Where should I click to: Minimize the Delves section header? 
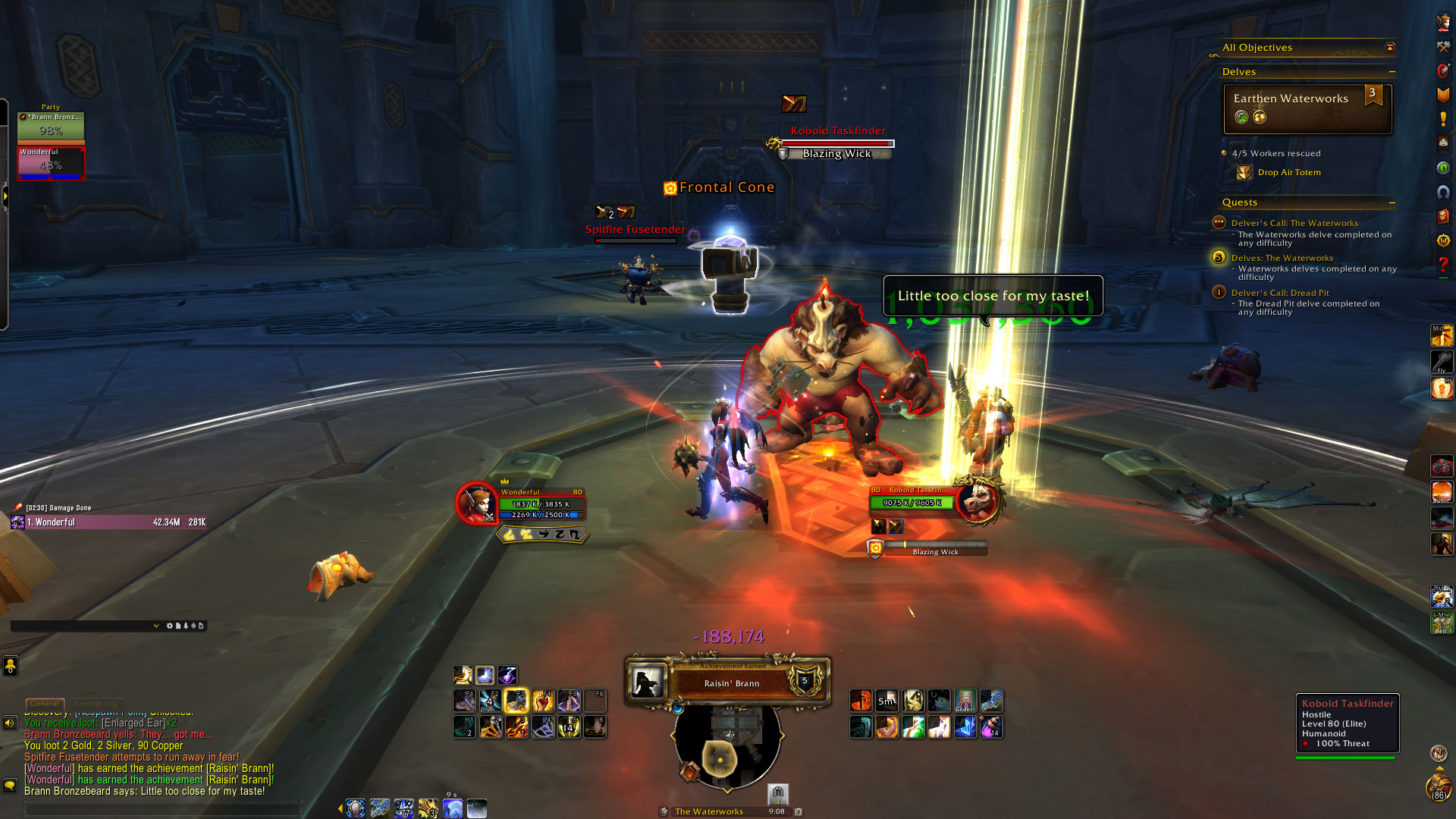[x=1392, y=72]
